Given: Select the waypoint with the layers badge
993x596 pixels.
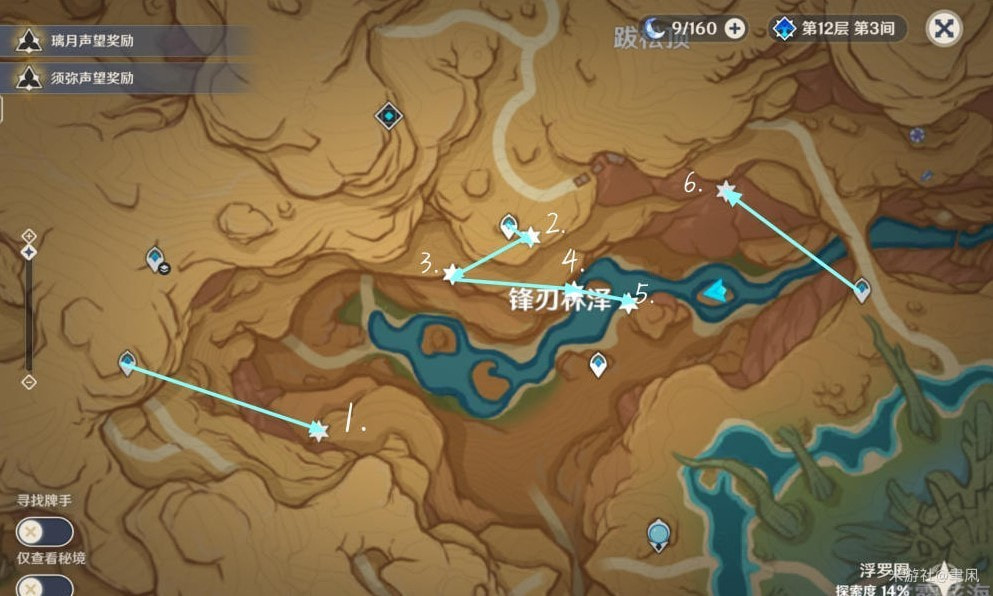Looking at the screenshot, I should pos(156,259).
